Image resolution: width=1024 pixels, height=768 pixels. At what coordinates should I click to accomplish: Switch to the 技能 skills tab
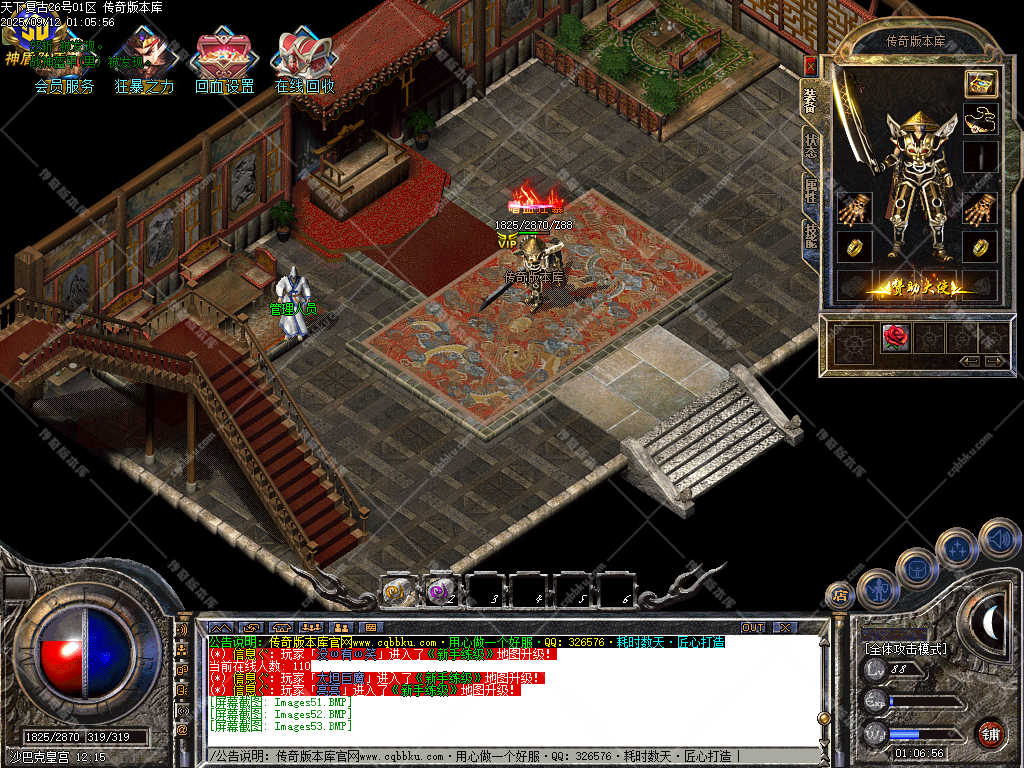click(810, 237)
